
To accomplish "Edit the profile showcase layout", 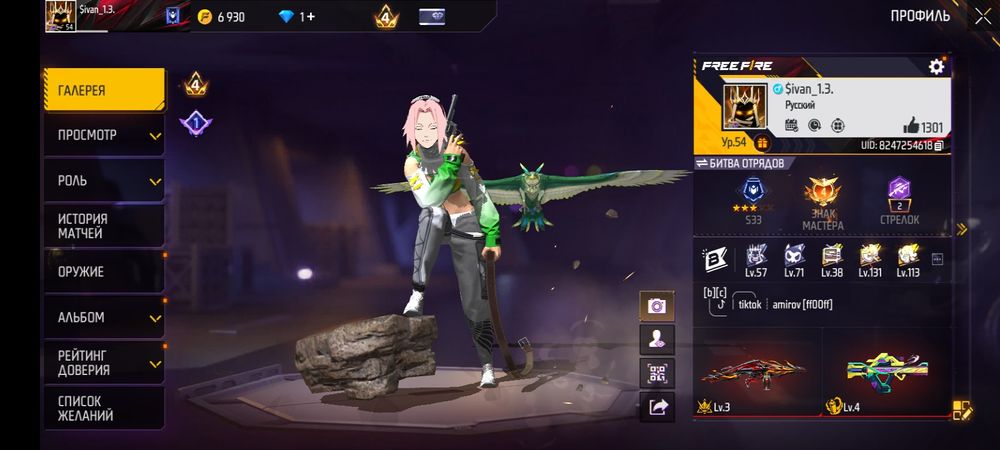I will 961,409.
